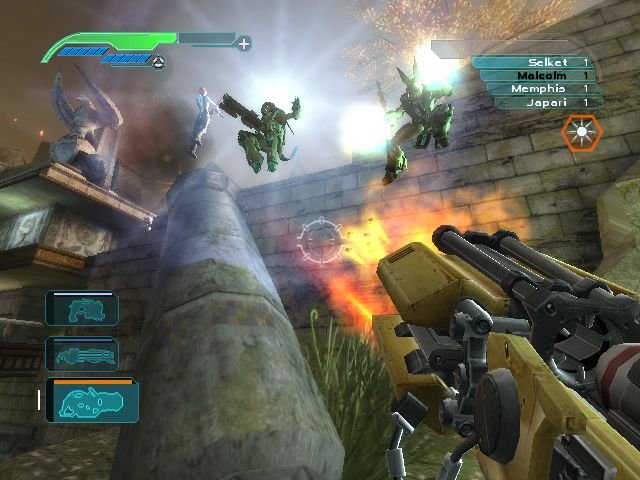Select the top pistol-shaped weapon slot

[x=82, y=309]
